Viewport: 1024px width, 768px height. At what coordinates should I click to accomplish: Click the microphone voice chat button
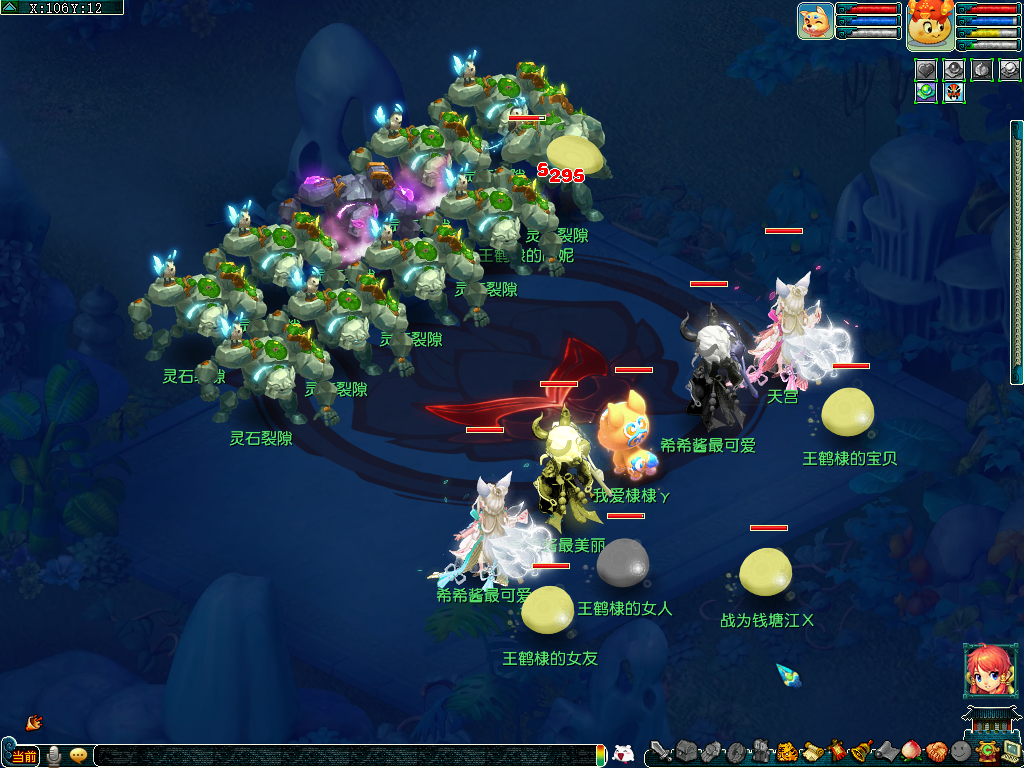point(54,756)
